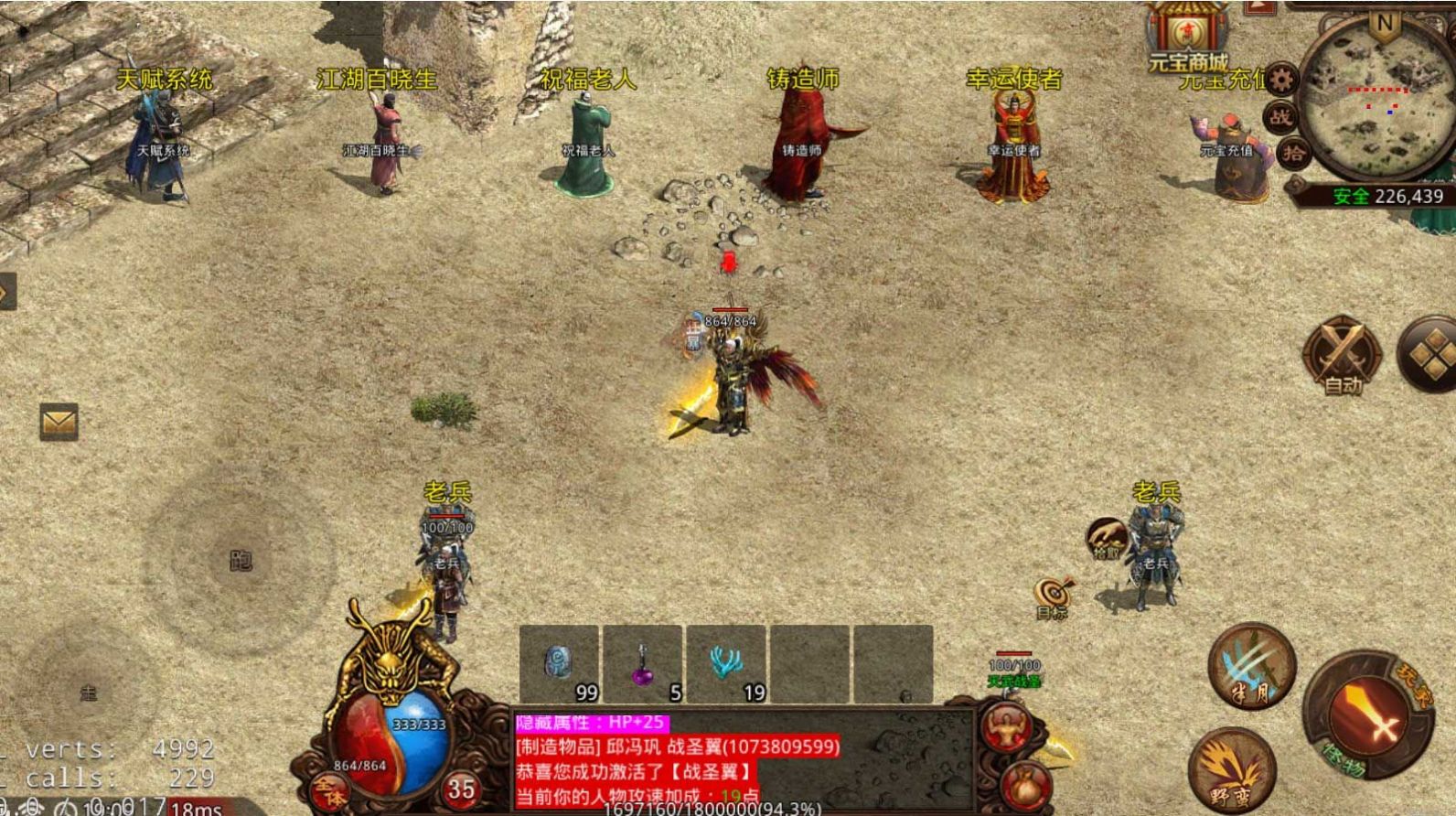This screenshot has width=1456, height=816.
Task: Tap the 拾取 pick-up hand icon
Action: click(x=1106, y=539)
